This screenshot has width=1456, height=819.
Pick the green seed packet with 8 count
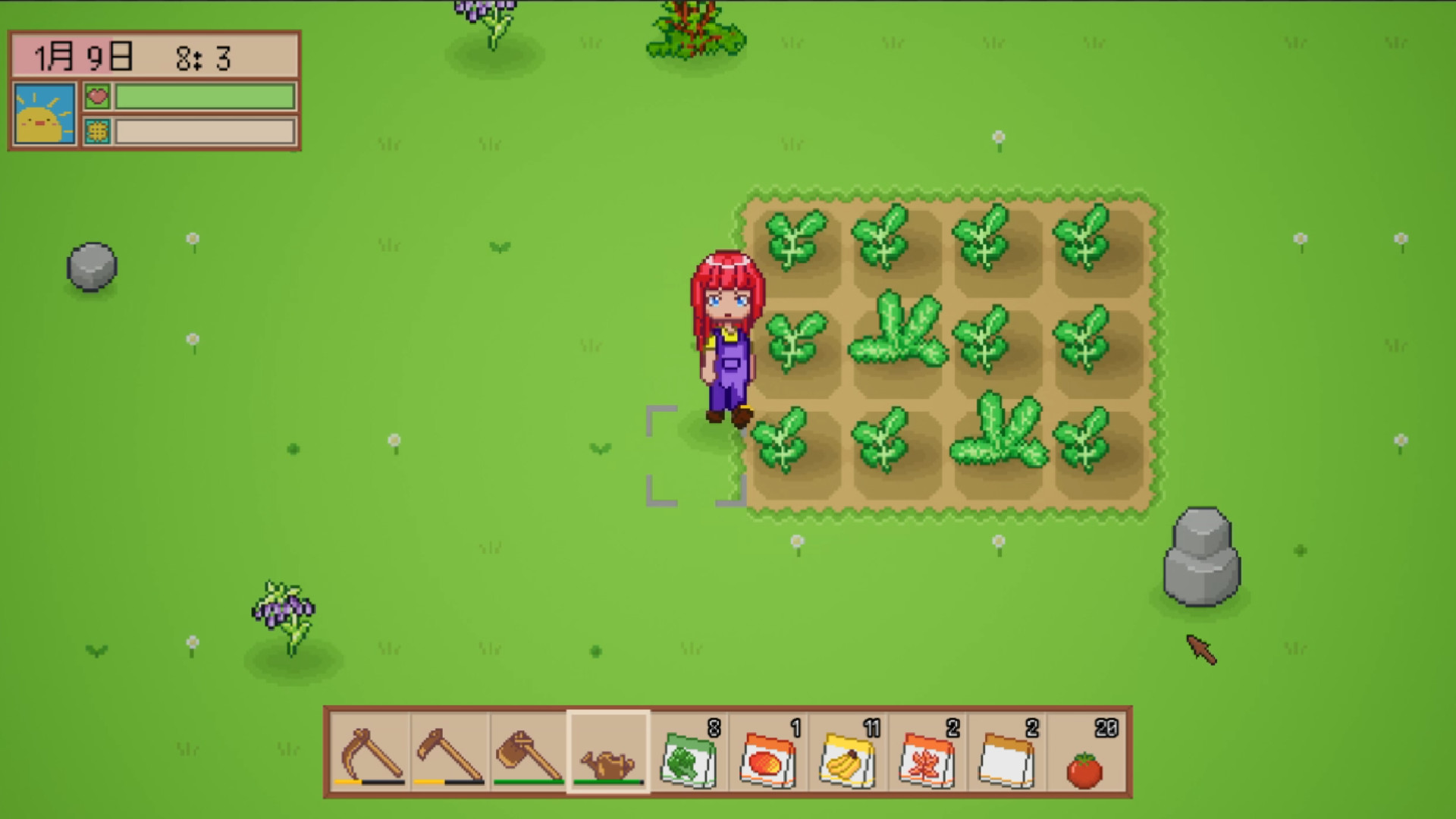pyautogui.click(x=687, y=758)
